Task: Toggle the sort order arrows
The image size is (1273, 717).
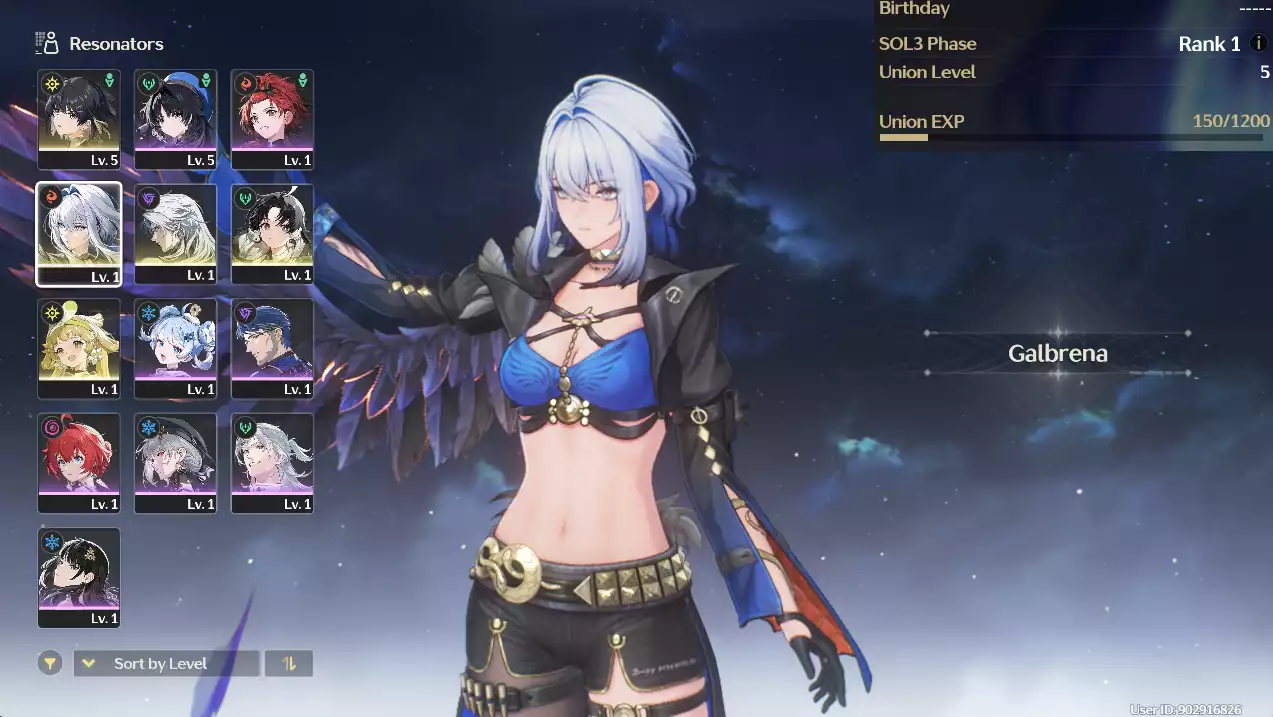Action: 289,663
